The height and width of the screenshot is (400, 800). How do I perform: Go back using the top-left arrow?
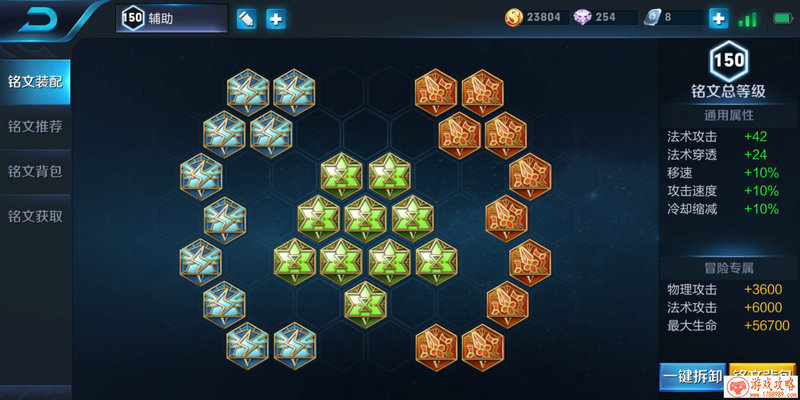tap(41, 18)
